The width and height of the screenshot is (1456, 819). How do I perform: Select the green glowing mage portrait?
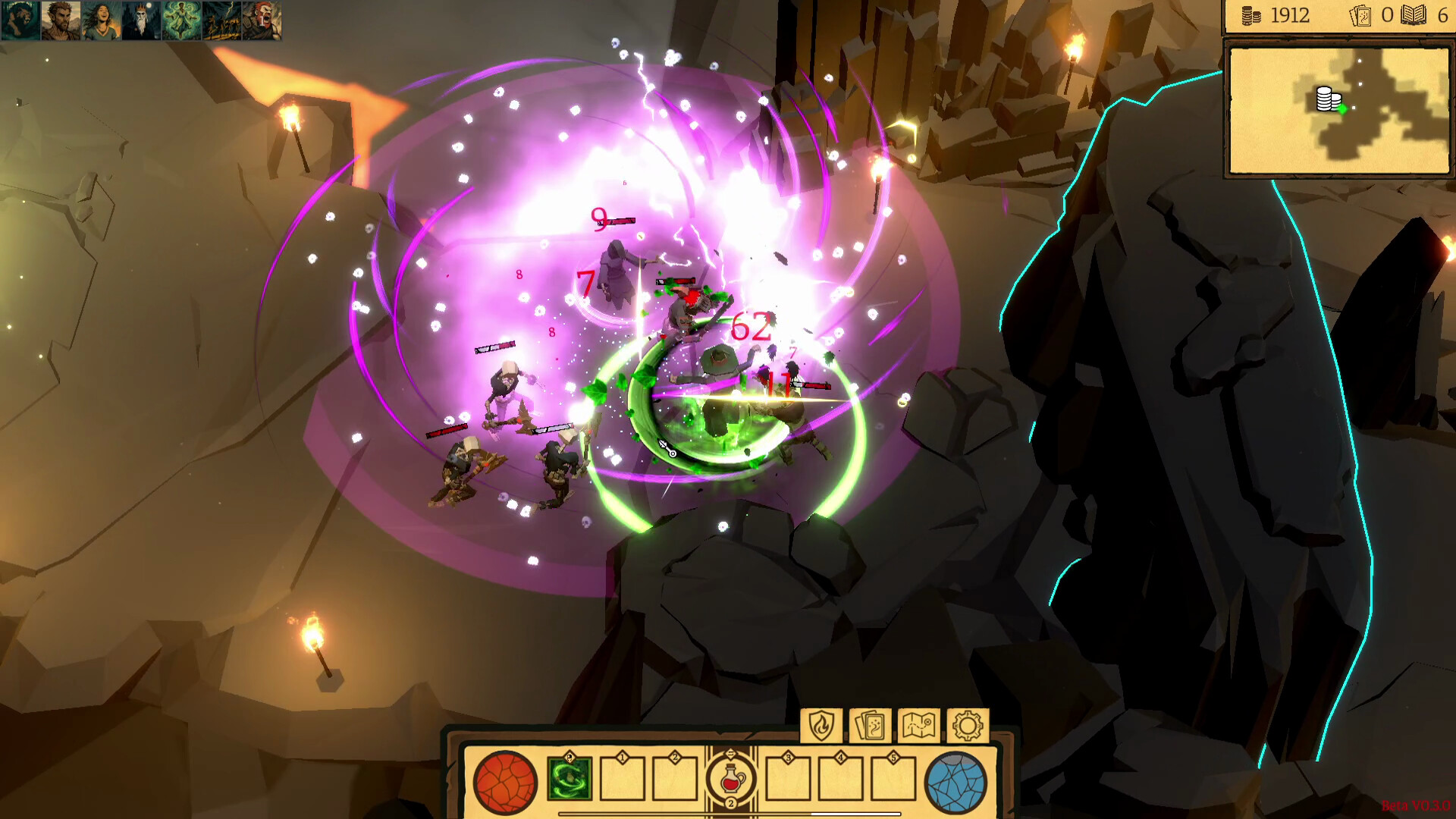181,20
